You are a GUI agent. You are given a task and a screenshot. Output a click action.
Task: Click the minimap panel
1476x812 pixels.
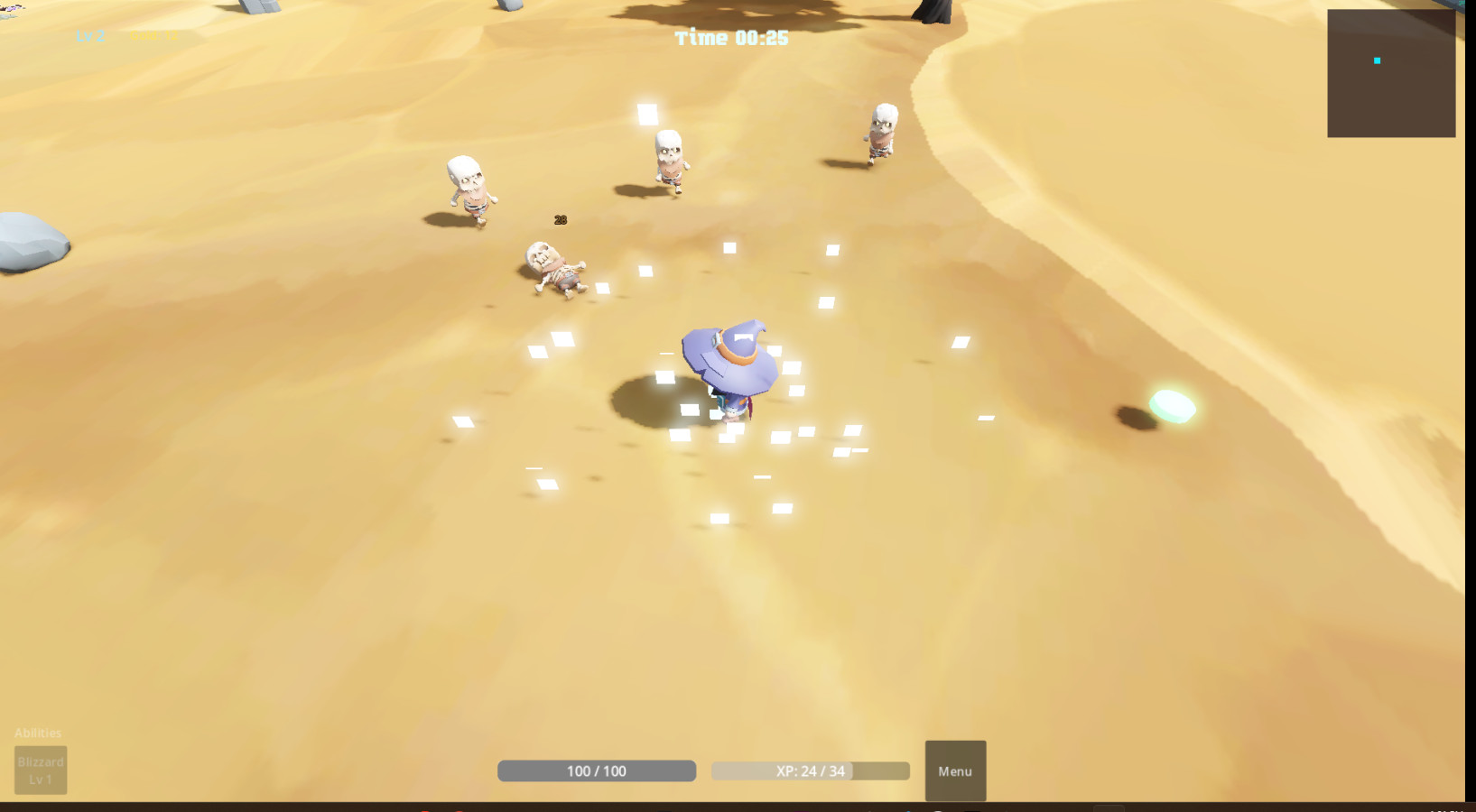click(x=1390, y=74)
